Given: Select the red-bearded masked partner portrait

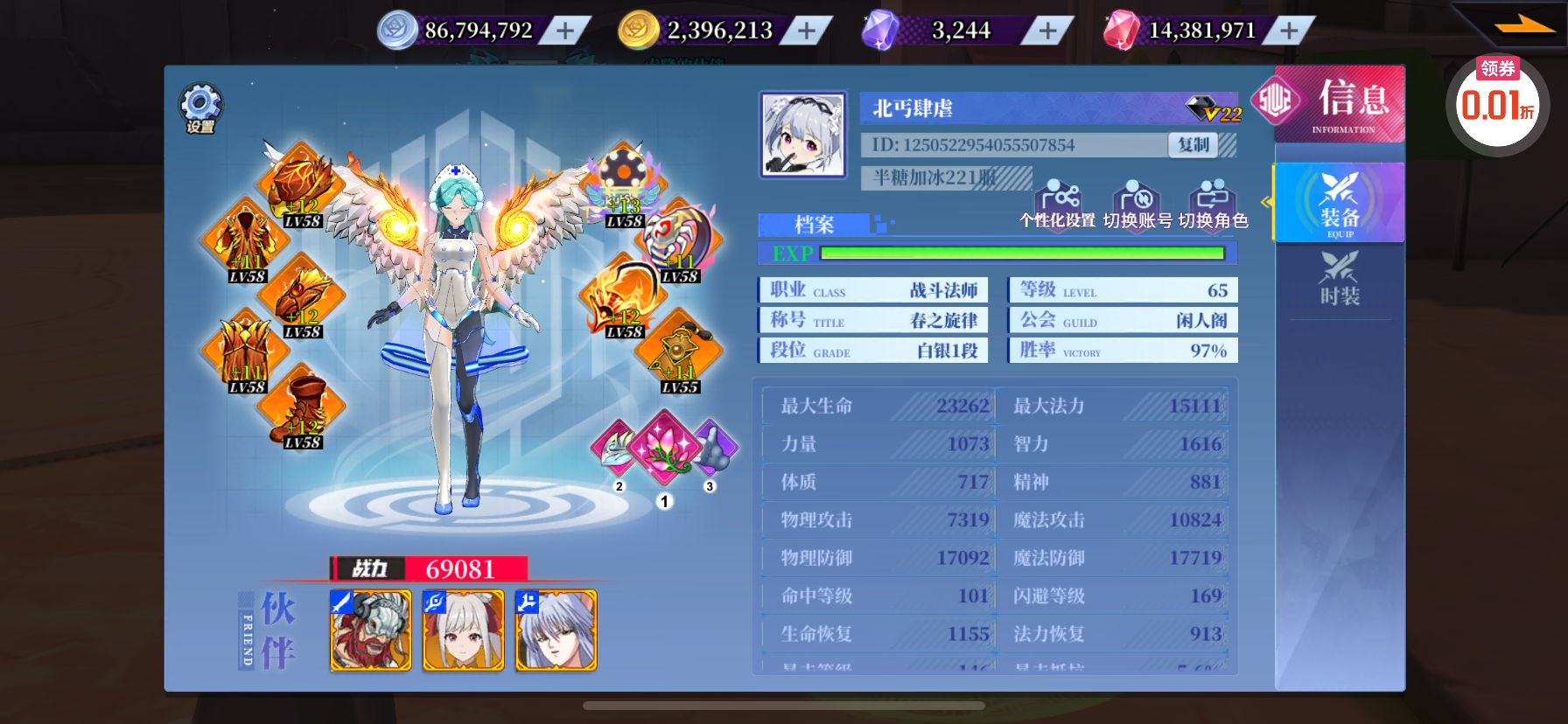Looking at the screenshot, I should [371, 630].
